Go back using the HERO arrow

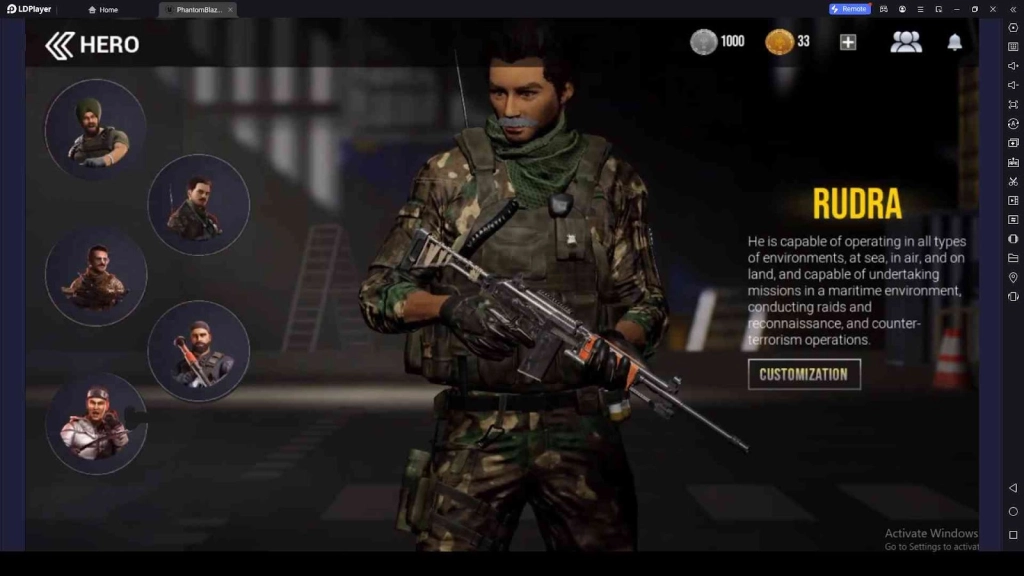point(60,44)
